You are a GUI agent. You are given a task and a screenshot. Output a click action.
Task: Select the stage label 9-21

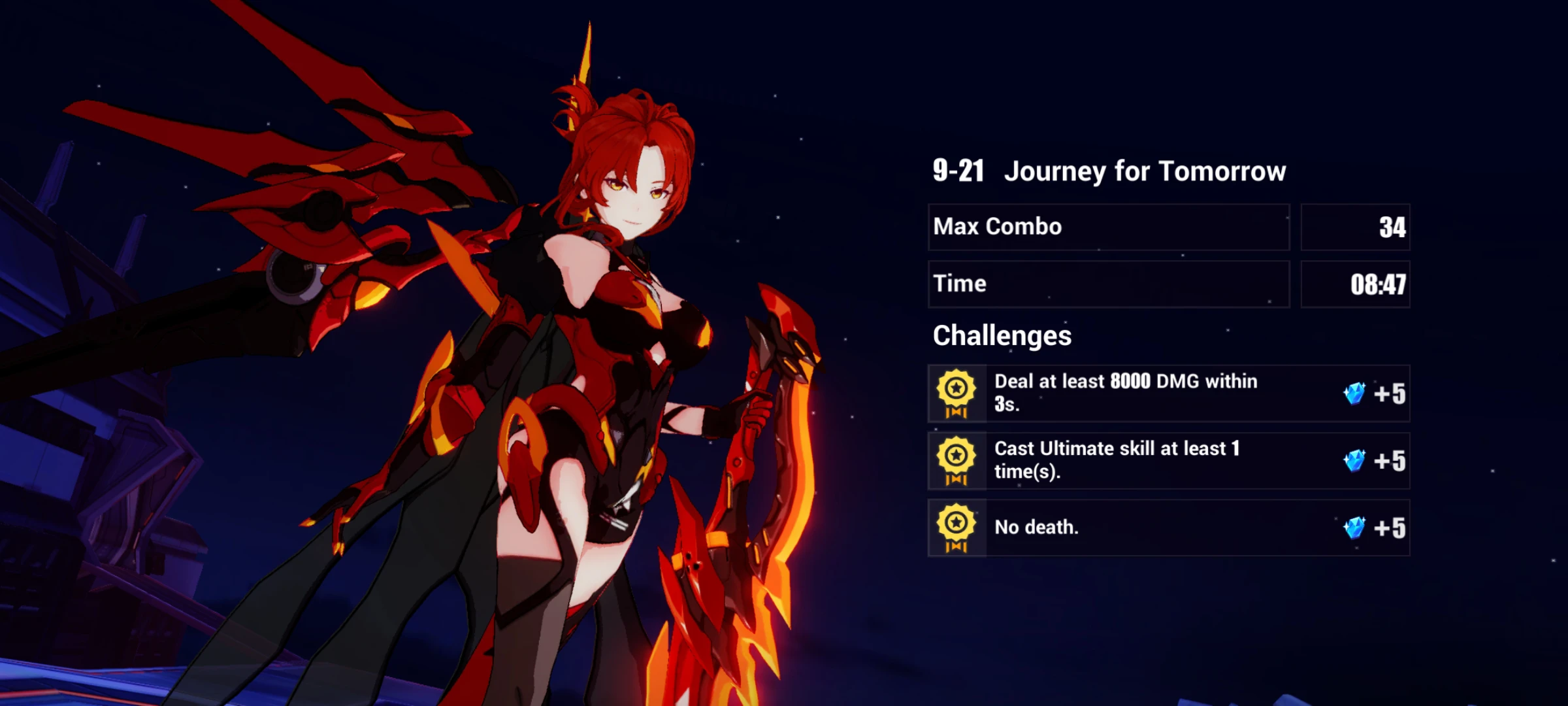coord(958,171)
